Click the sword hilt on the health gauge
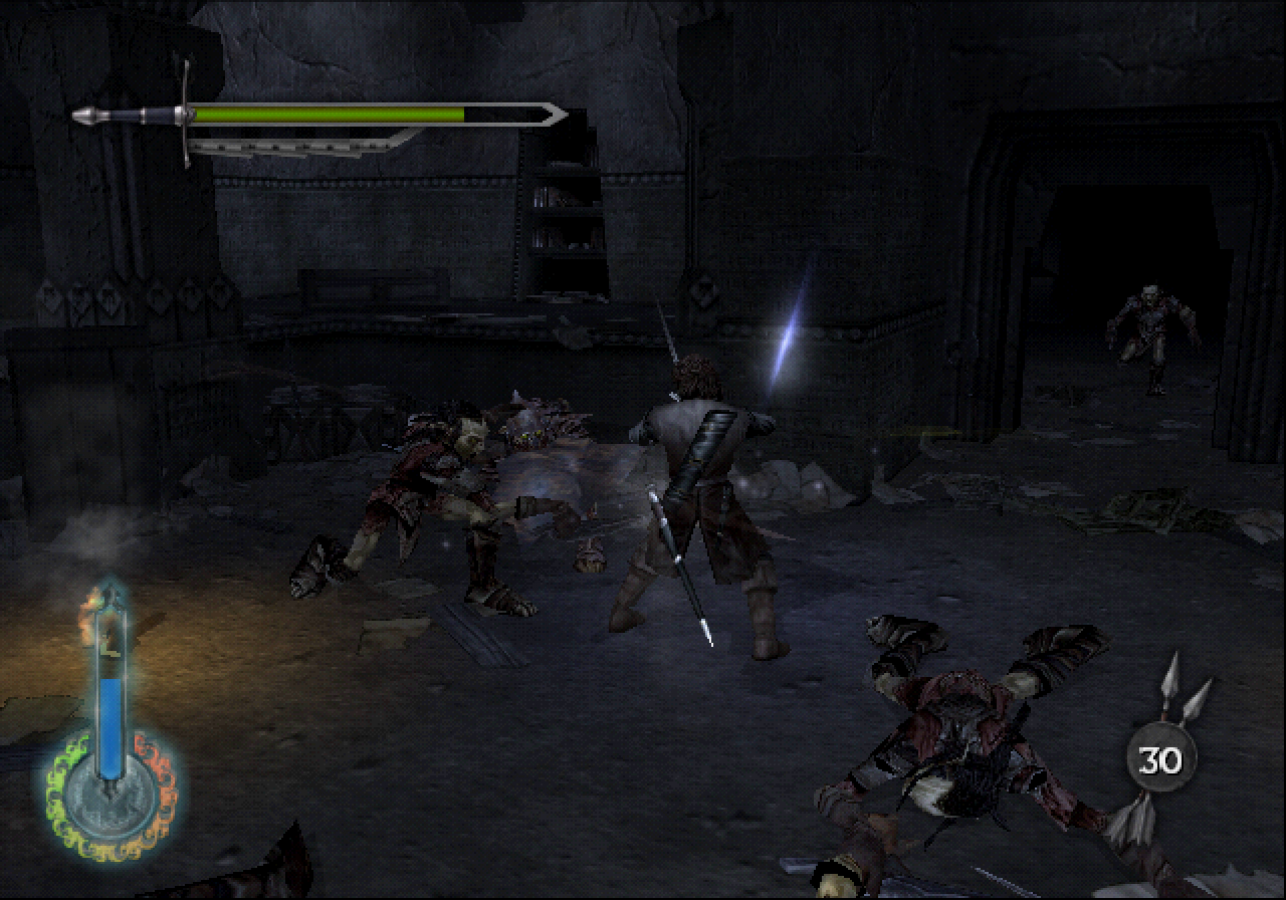1286x900 pixels. (x=130, y=113)
